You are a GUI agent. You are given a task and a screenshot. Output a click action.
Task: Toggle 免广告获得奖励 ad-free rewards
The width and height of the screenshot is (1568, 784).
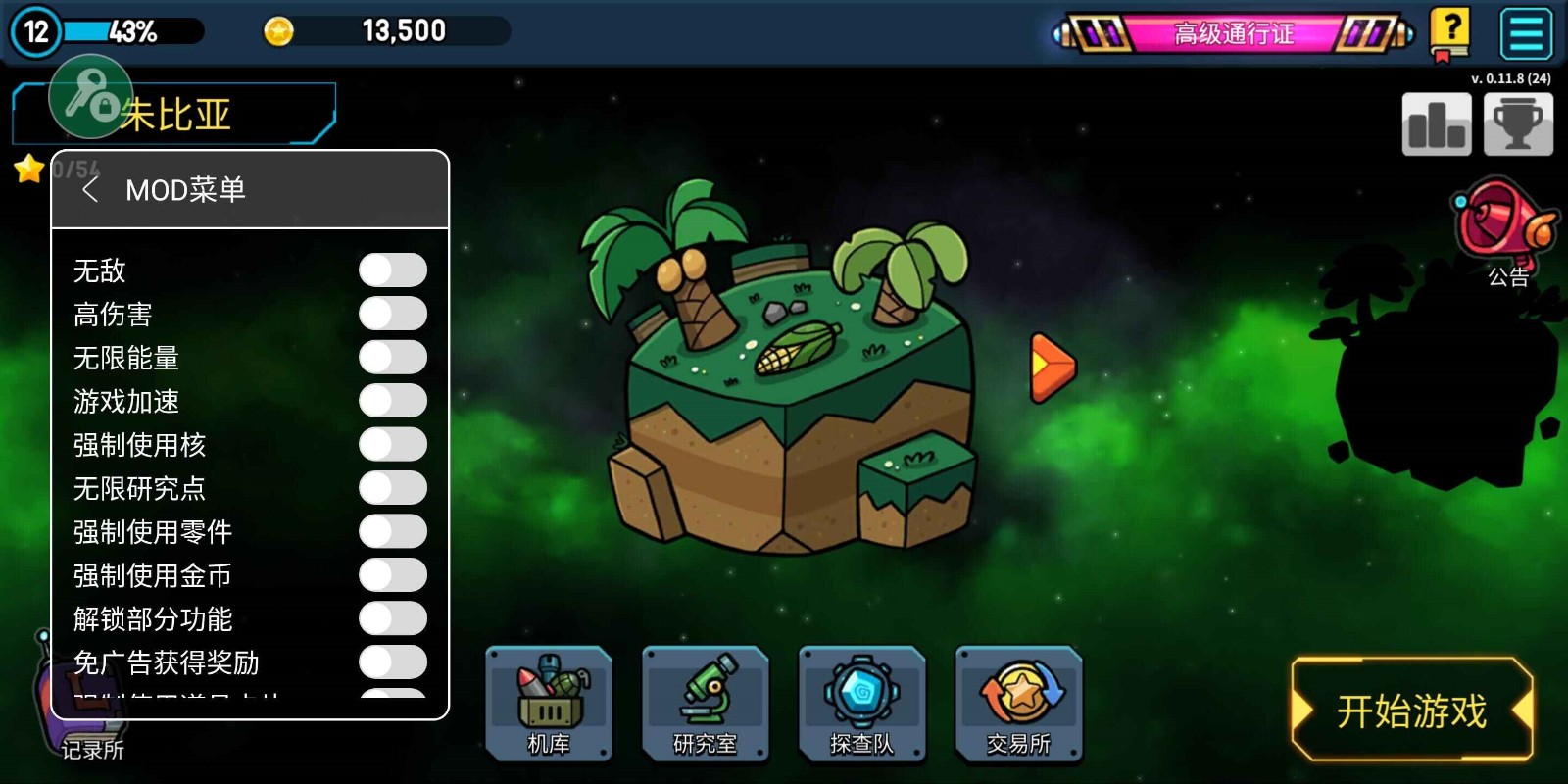392,662
